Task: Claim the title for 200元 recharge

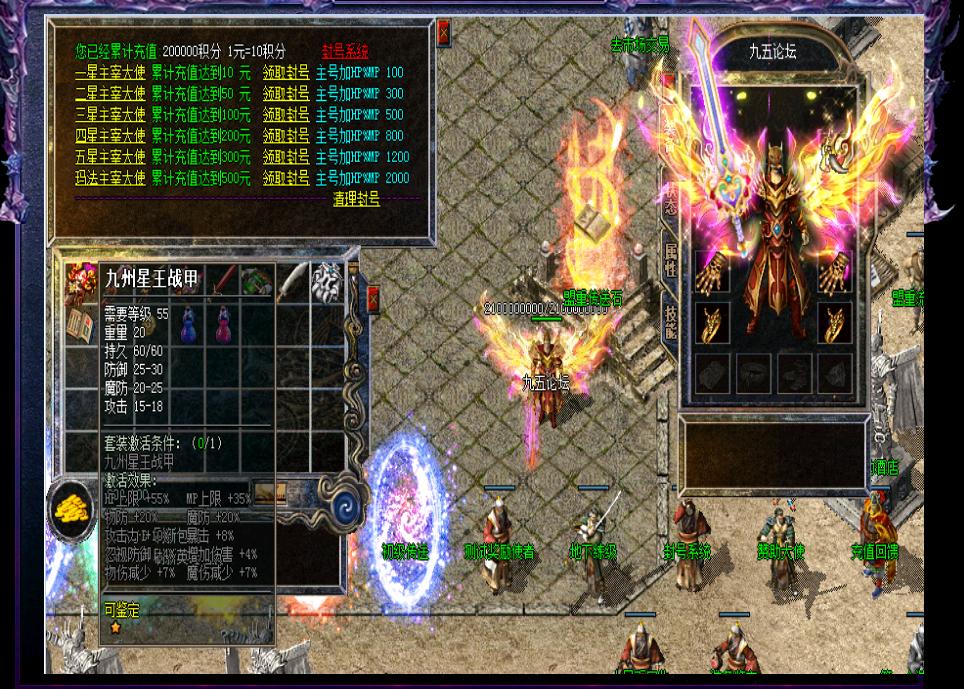Action: click(285, 136)
